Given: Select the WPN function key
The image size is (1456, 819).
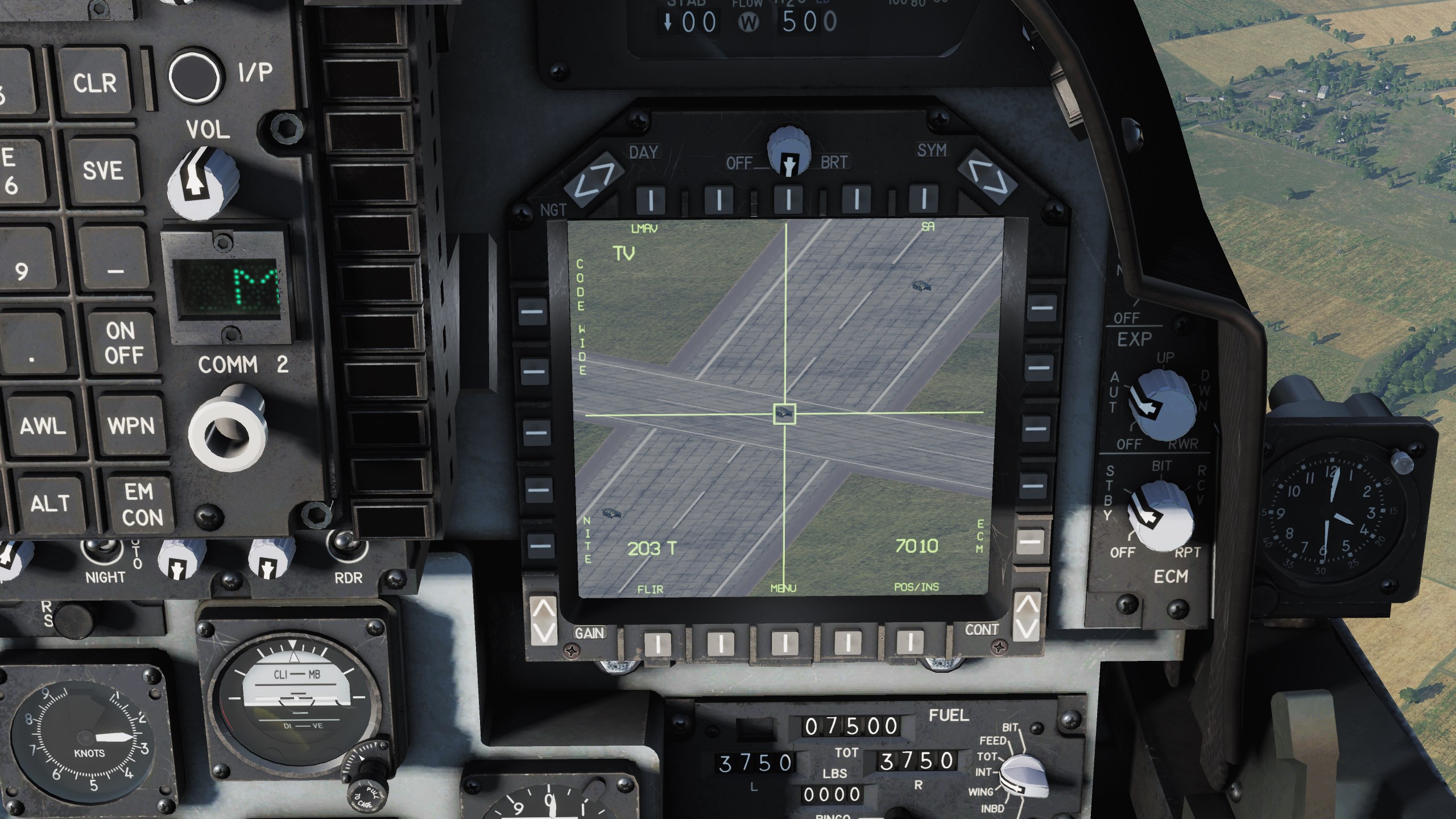Looking at the screenshot, I should [x=131, y=425].
